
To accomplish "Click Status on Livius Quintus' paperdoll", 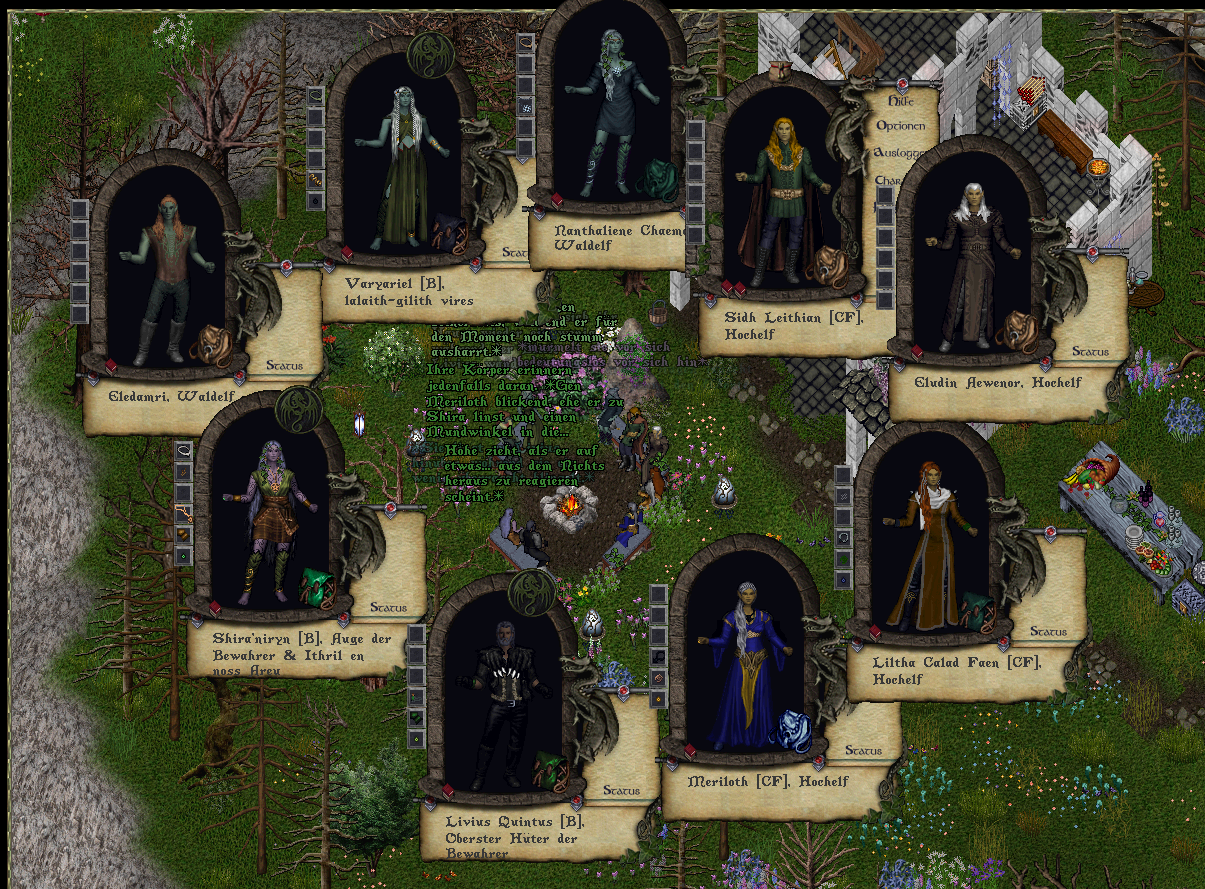I will pos(620,790).
